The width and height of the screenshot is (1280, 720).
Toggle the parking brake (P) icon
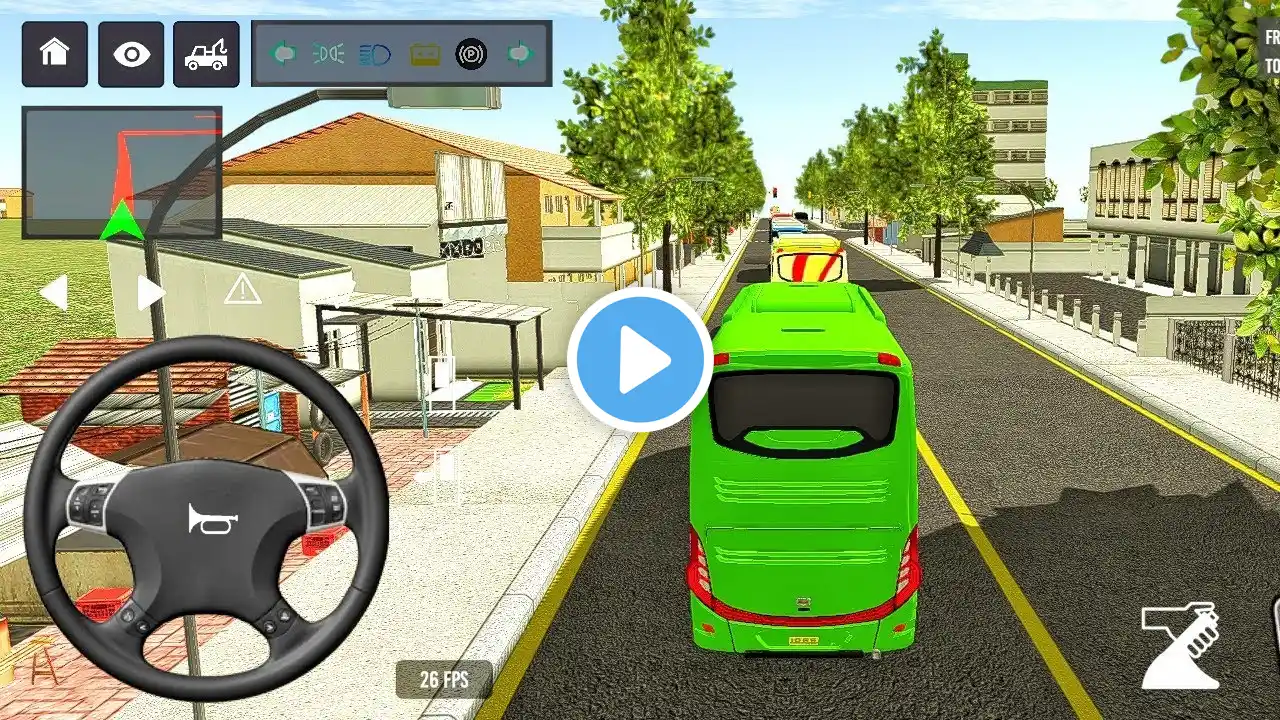[x=471, y=54]
